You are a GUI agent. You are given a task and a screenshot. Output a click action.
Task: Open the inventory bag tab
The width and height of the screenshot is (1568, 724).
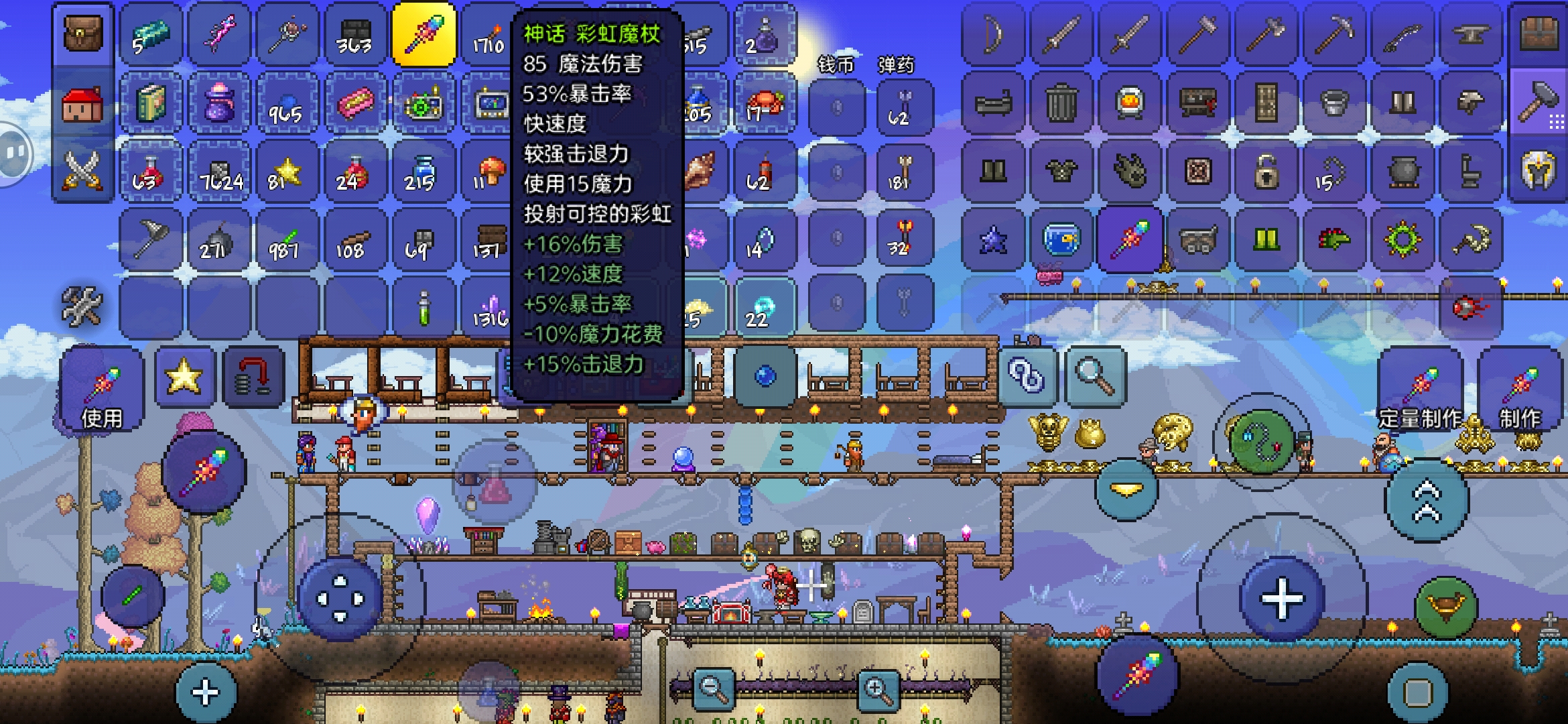pyautogui.click(x=83, y=34)
